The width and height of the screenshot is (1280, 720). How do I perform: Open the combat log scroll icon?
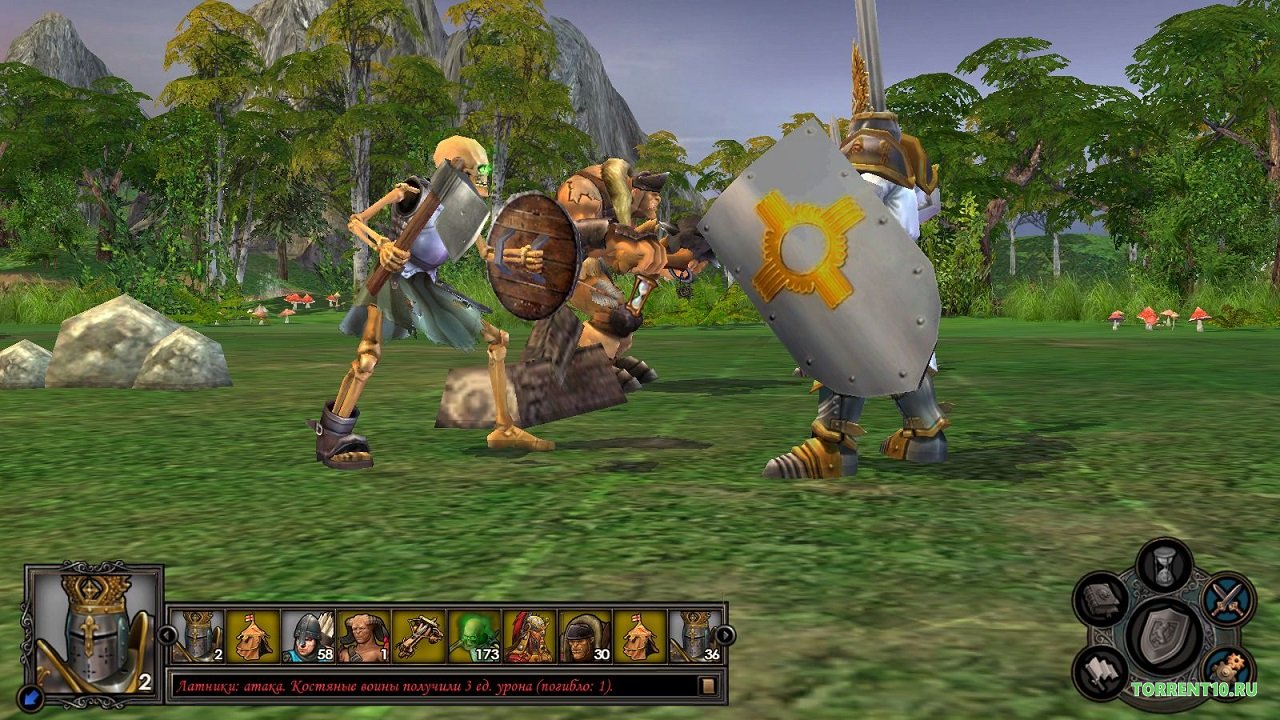(708, 686)
